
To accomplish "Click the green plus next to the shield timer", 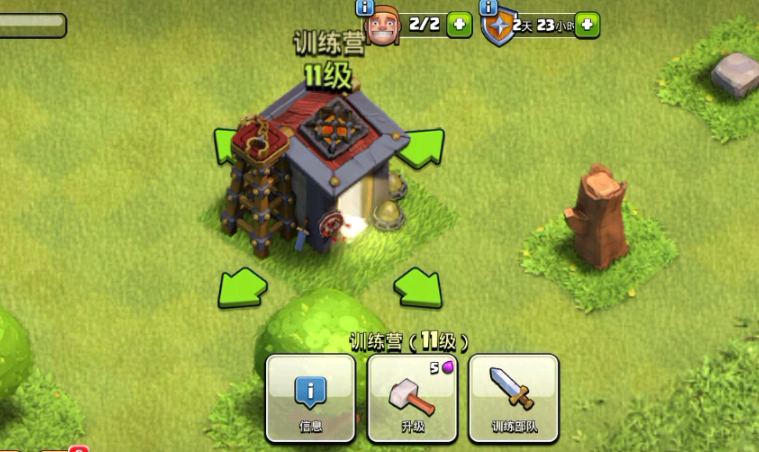I will click(x=587, y=25).
